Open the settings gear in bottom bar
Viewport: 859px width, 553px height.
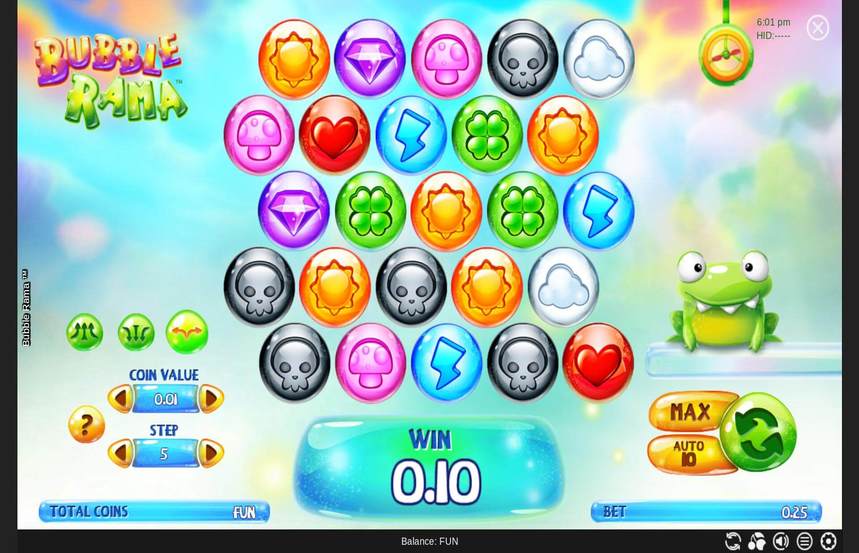pyautogui.click(x=828, y=541)
